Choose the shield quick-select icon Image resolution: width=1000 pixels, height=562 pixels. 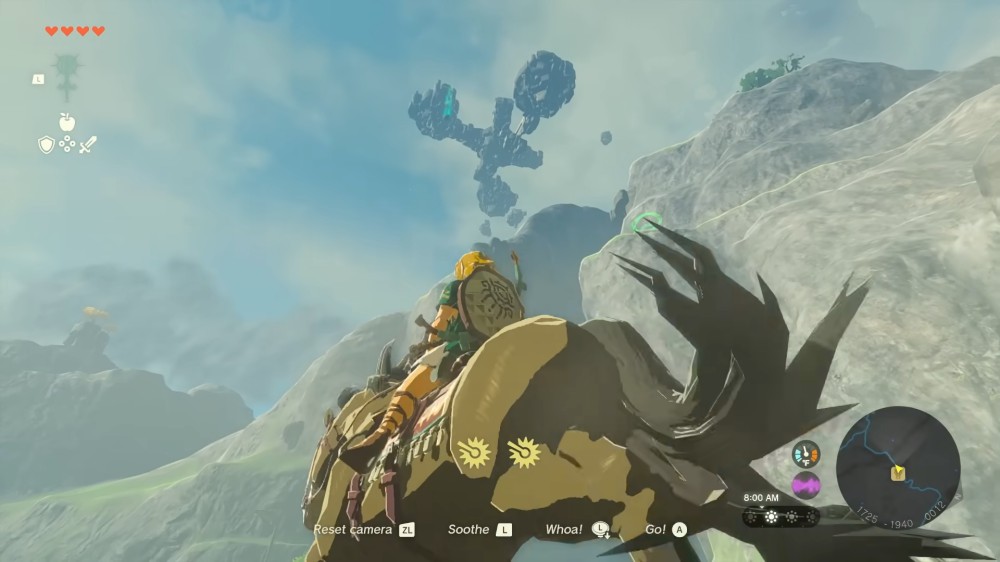(x=46, y=145)
